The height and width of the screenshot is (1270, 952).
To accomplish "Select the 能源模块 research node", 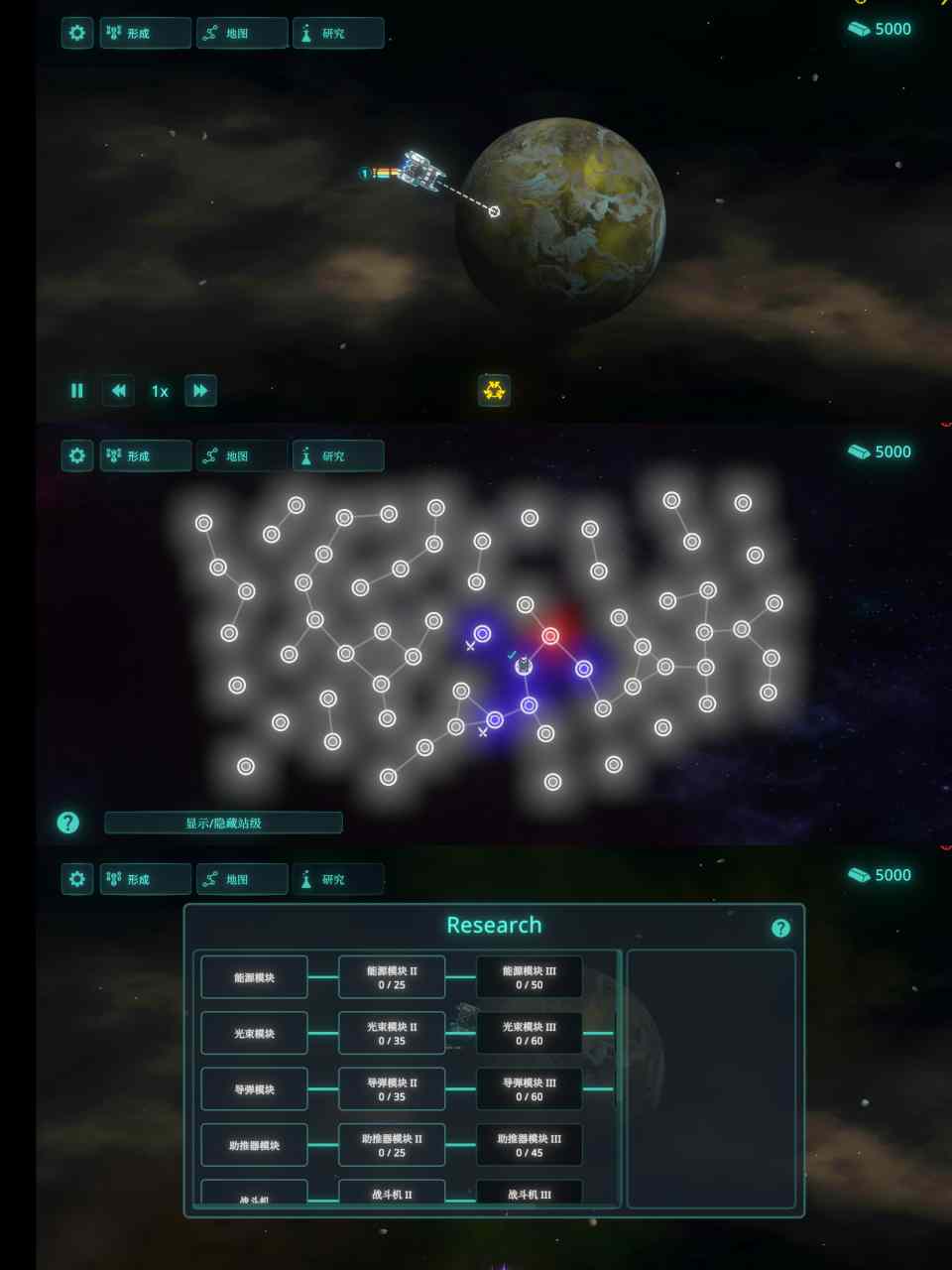I will (x=254, y=977).
